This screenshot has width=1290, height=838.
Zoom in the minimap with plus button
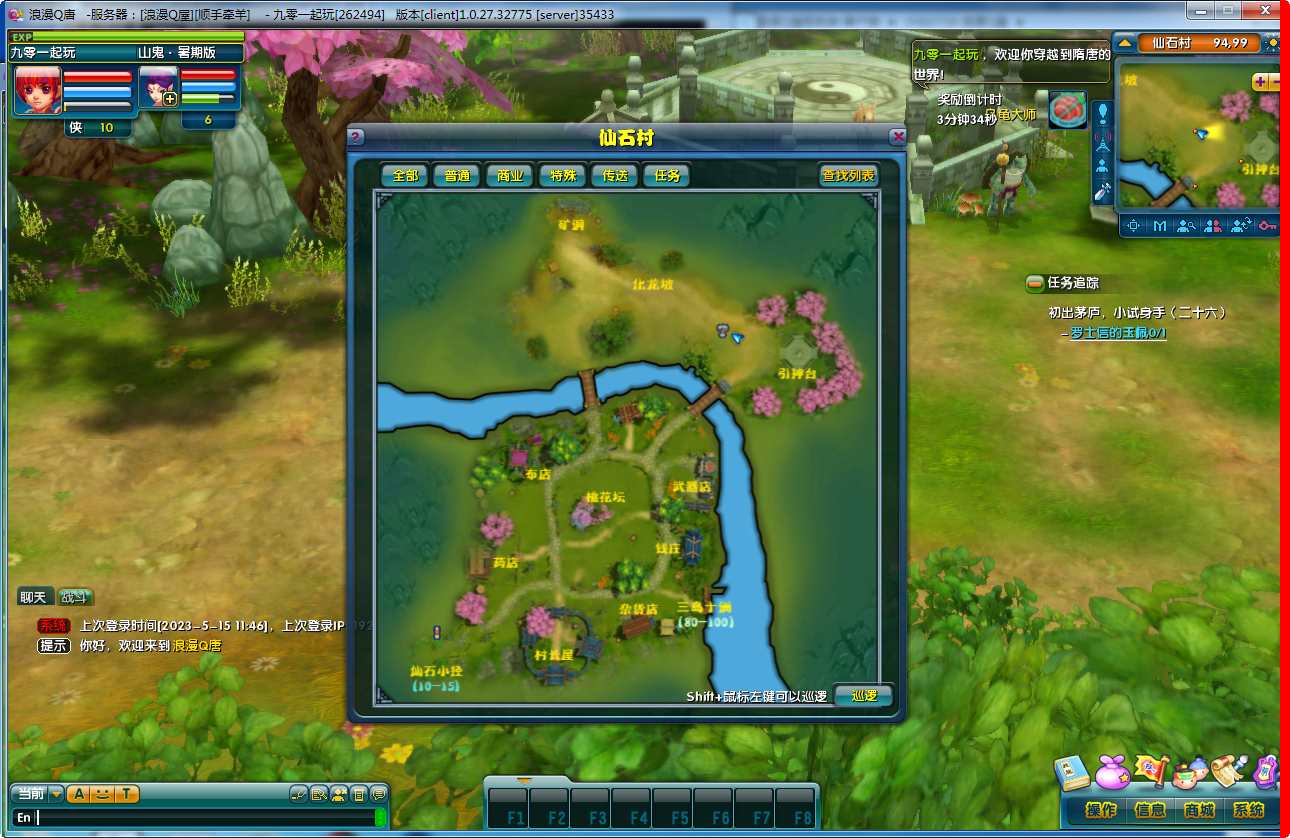point(1260,81)
